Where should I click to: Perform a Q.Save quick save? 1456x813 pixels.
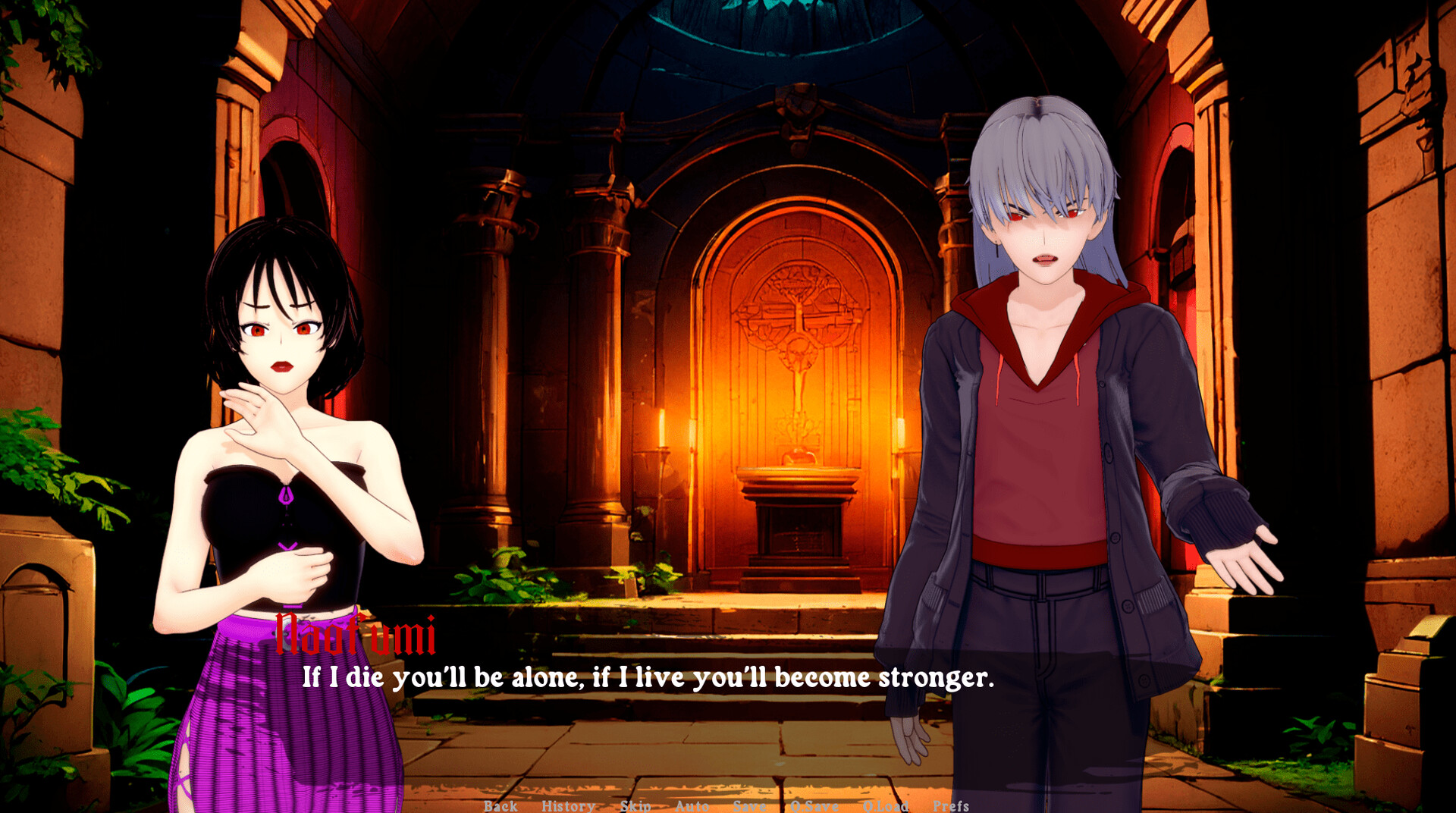812,806
